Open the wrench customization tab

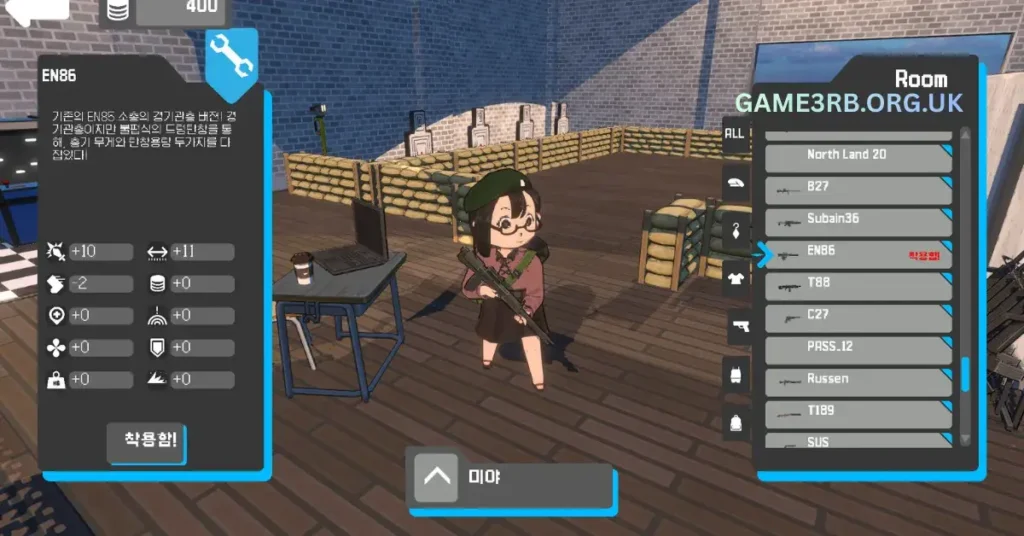[231, 62]
